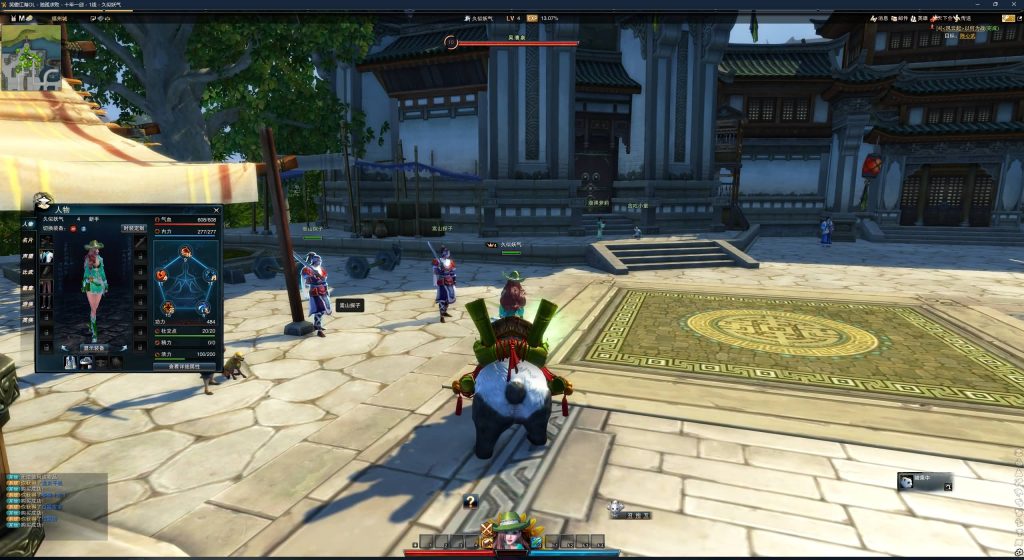Click the 显示装备 button under the character
The image size is (1024, 560).
tap(93, 348)
